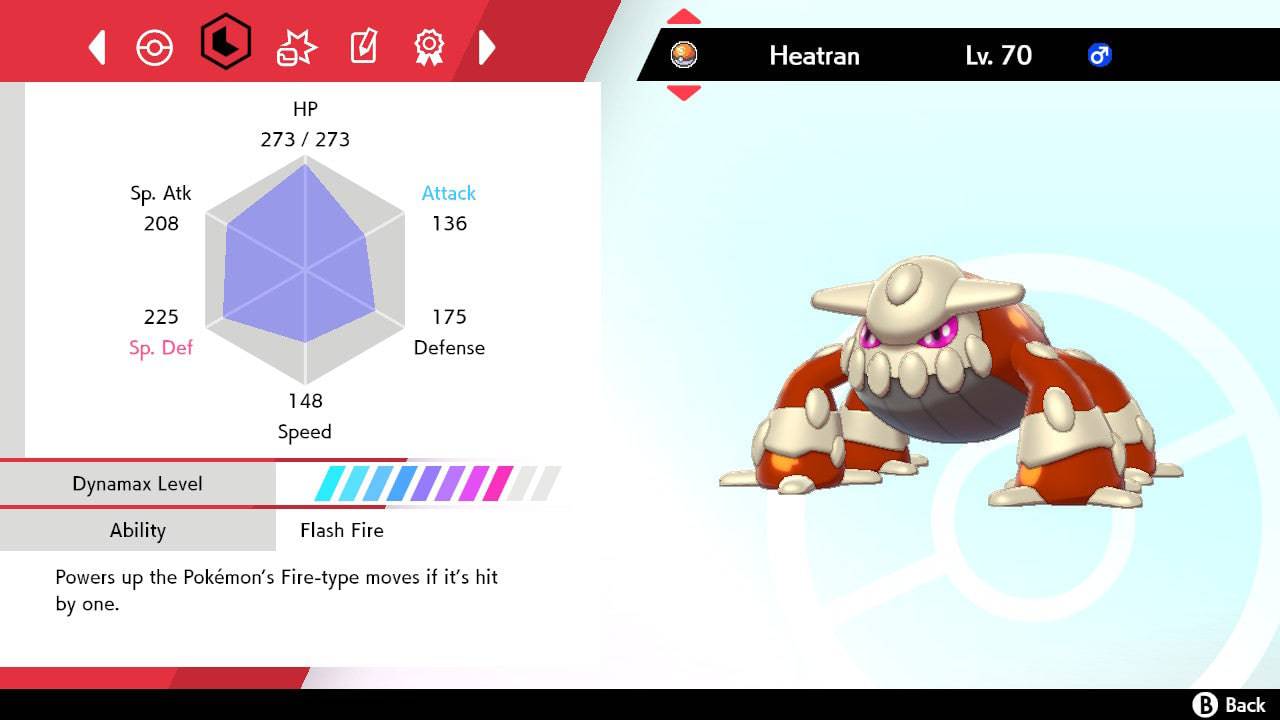This screenshot has height=720, width=1280.
Task: Switch to previous Pokémon with up arrow
Action: click(683, 17)
